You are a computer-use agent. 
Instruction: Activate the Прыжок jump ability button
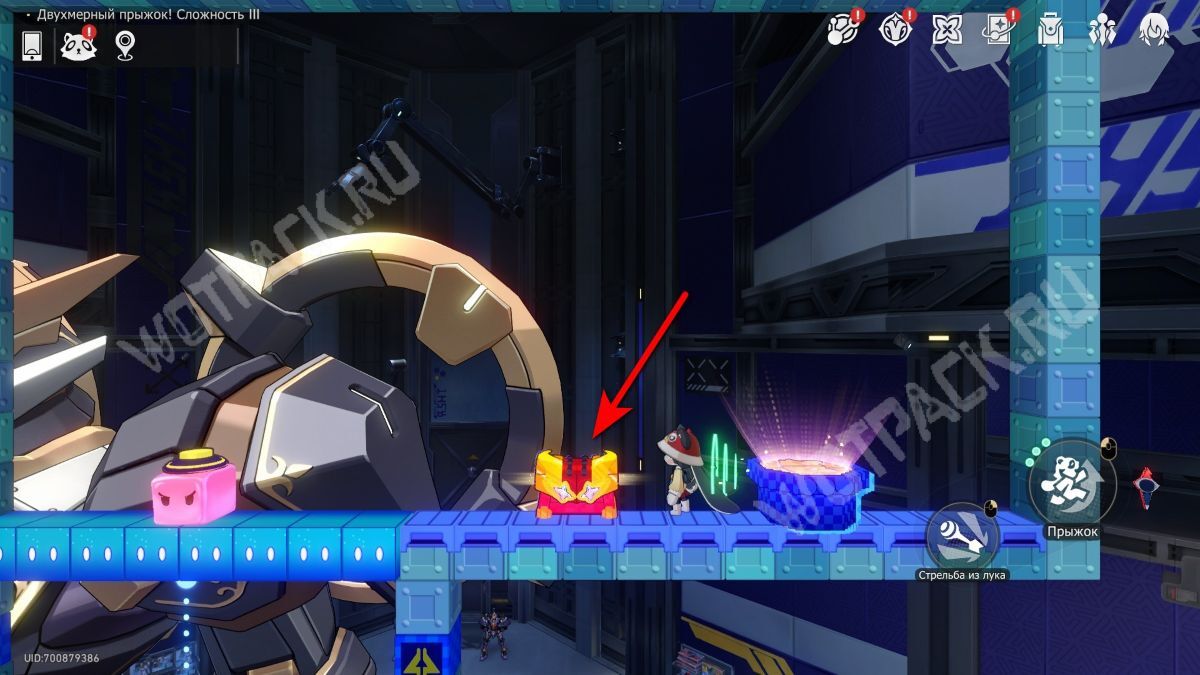coord(1072,485)
